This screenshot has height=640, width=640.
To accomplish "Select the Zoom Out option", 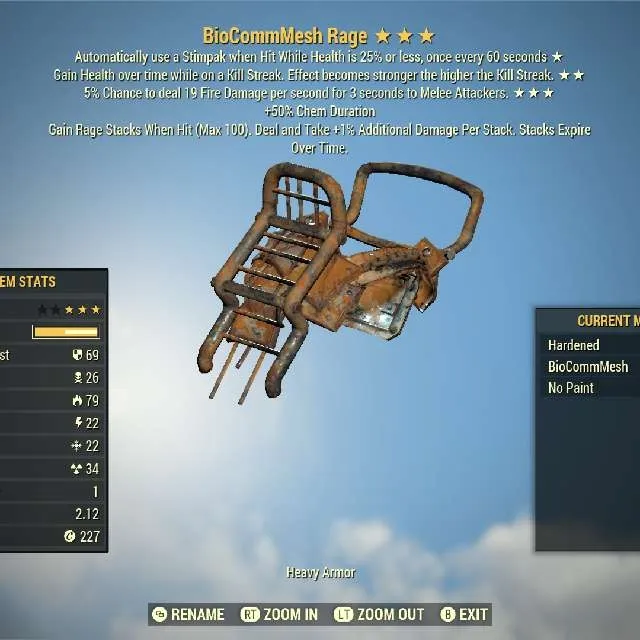I will (x=380, y=614).
